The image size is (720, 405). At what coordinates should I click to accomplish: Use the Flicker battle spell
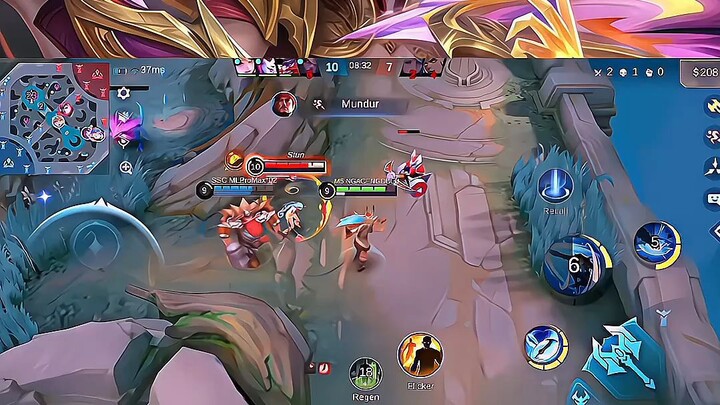pyautogui.click(x=420, y=355)
